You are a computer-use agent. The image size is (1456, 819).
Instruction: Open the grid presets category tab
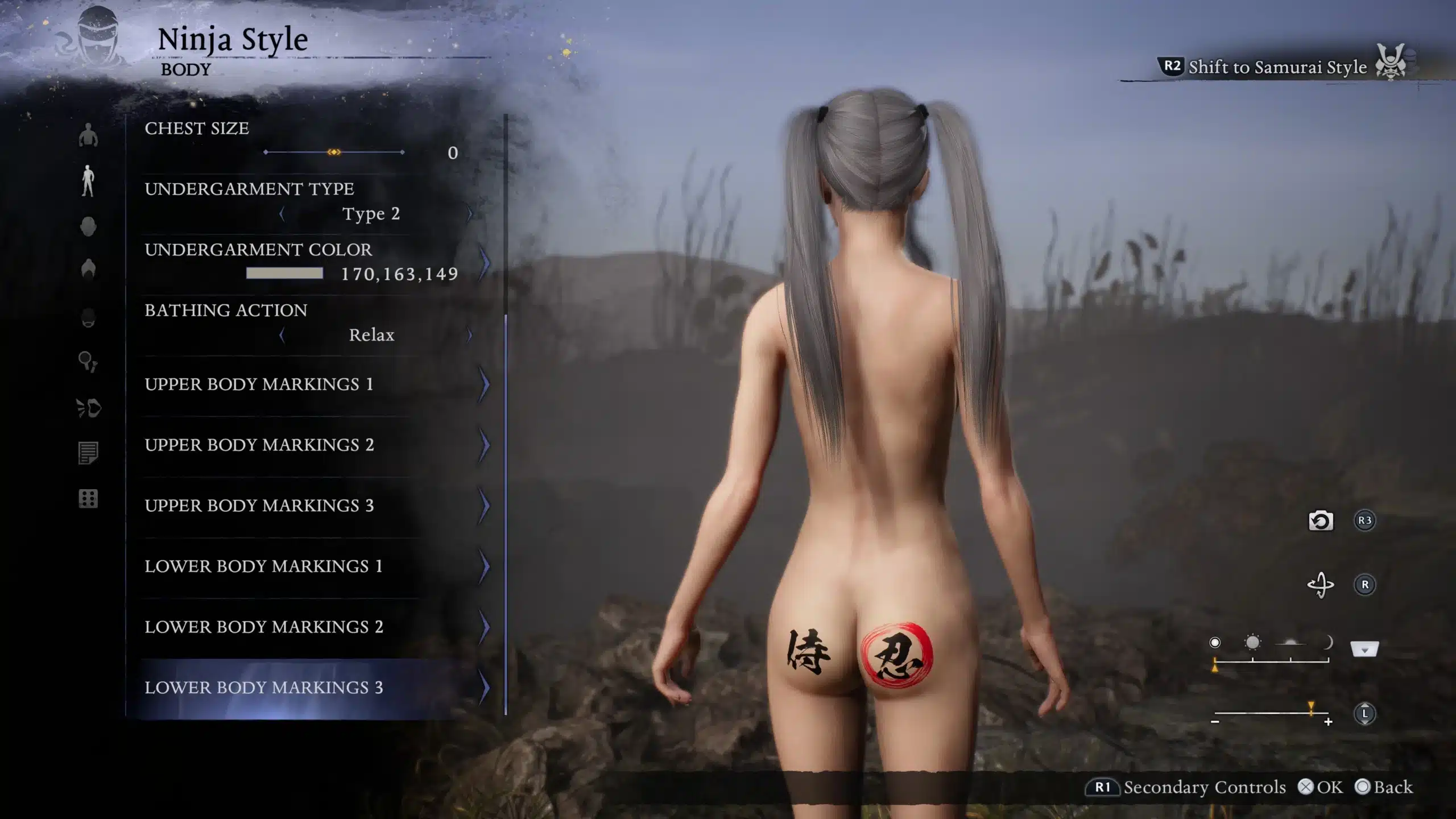click(x=88, y=499)
